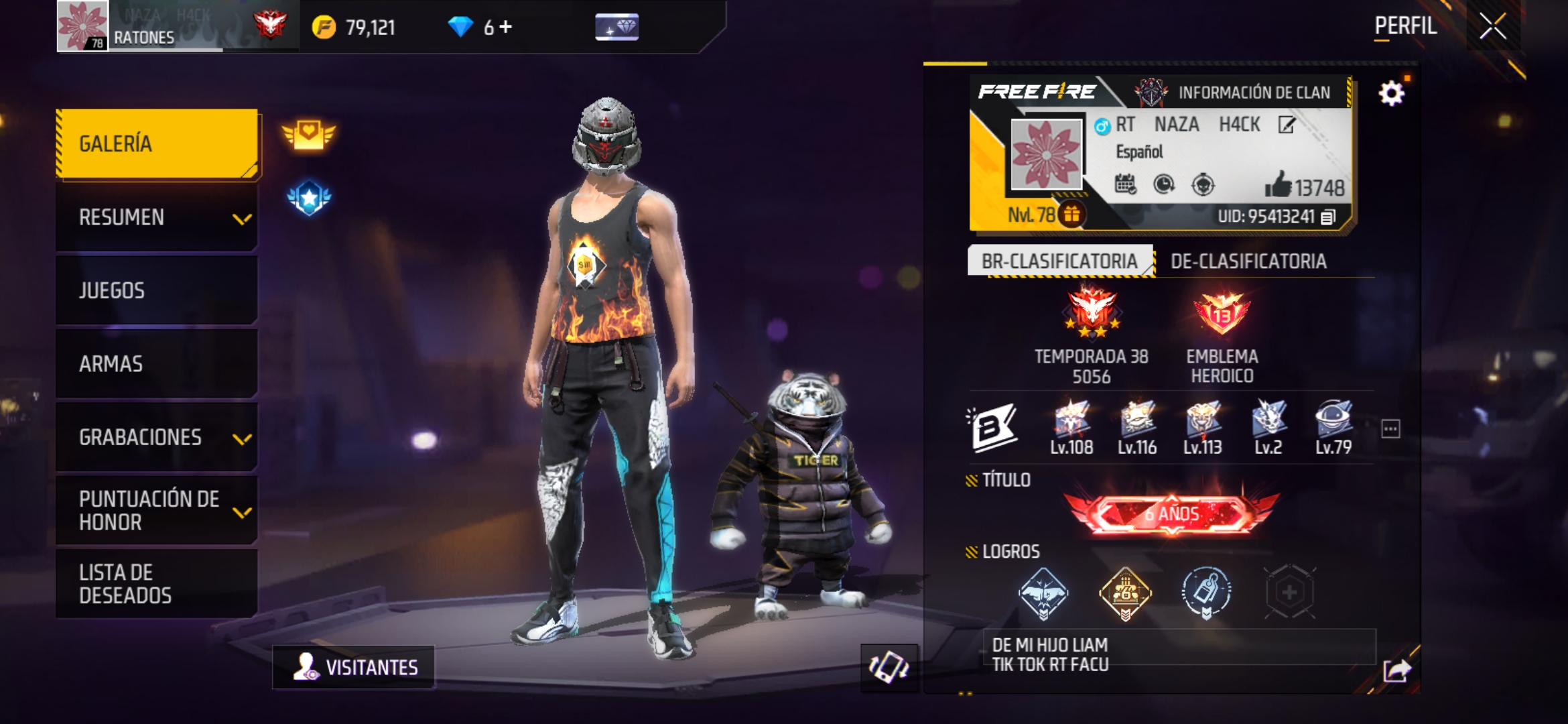Image resolution: width=1568 pixels, height=724 pixels.
Task: Tap the rotate phone icon
Action: [889, 667]
